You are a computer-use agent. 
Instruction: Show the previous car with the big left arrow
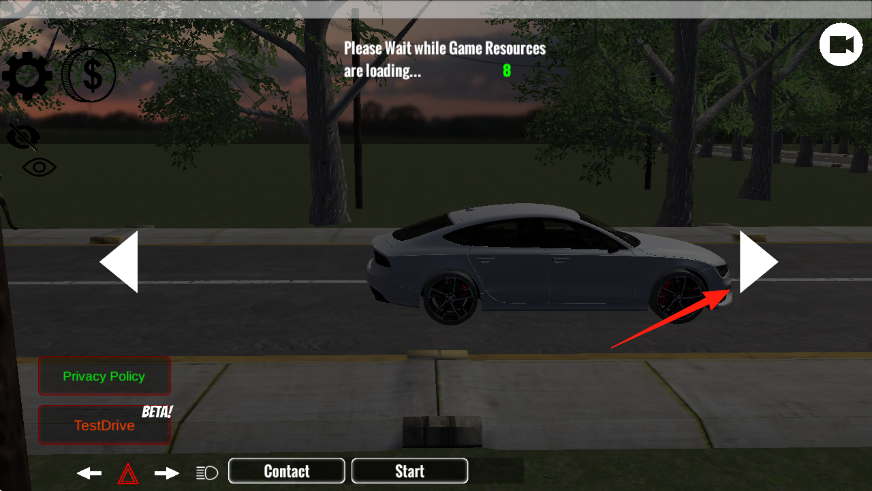point(120,262)
